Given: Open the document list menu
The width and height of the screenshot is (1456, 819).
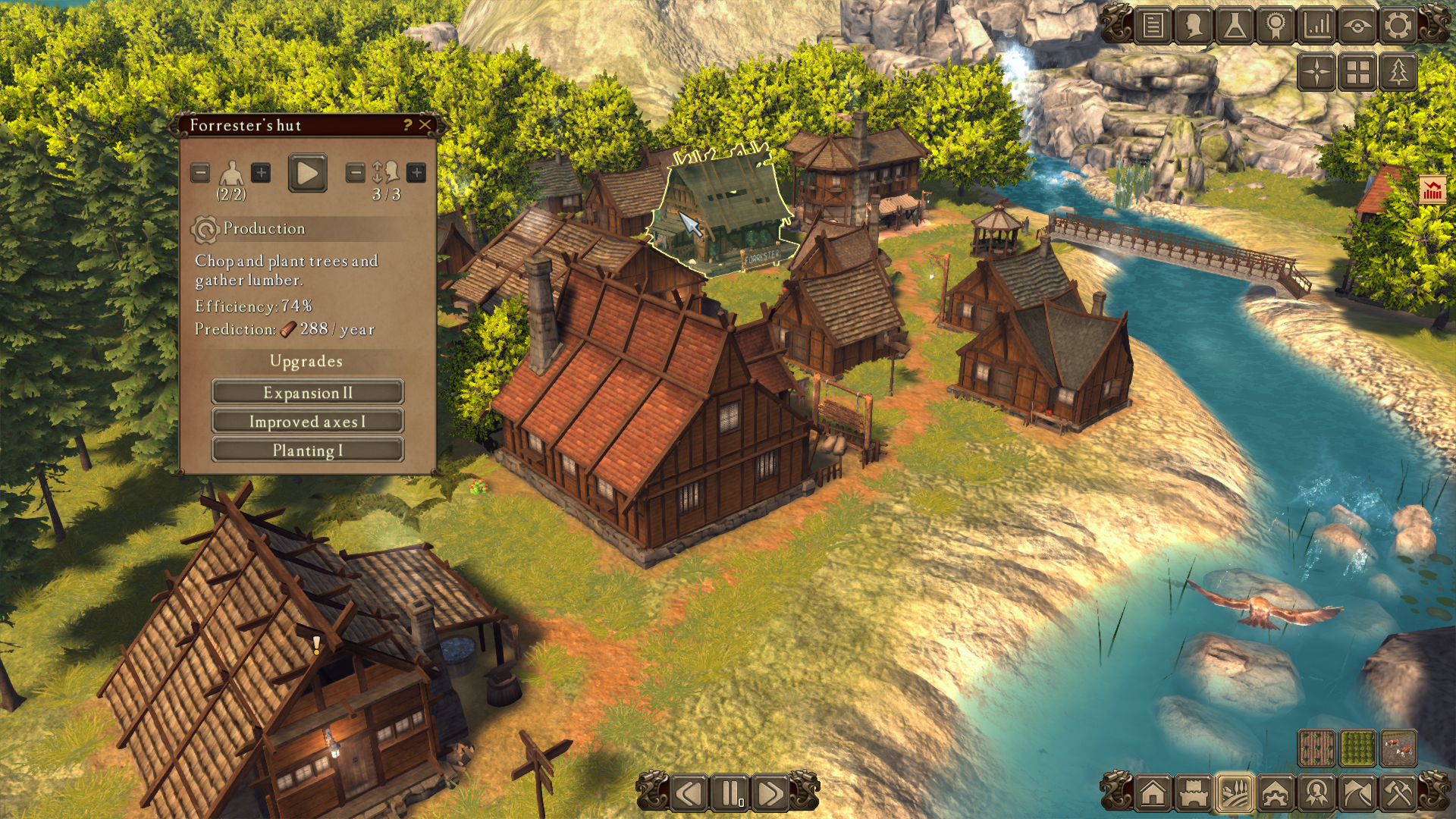Looking at the screenshot, I should [1153, 26].
